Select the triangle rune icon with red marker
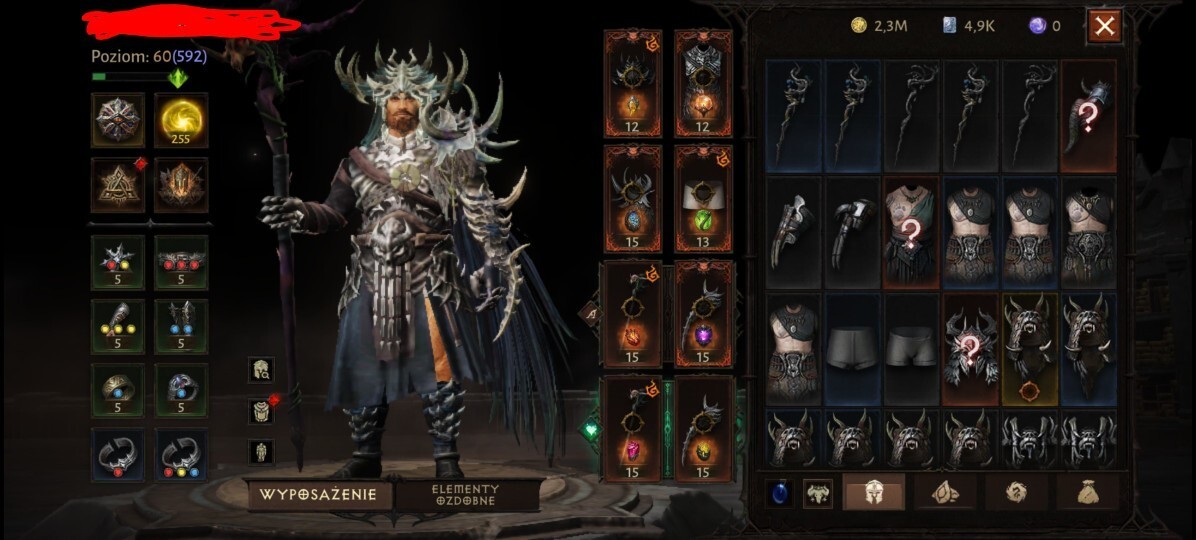This screenshot has width=1196, height=540. (x=117, y=185)
